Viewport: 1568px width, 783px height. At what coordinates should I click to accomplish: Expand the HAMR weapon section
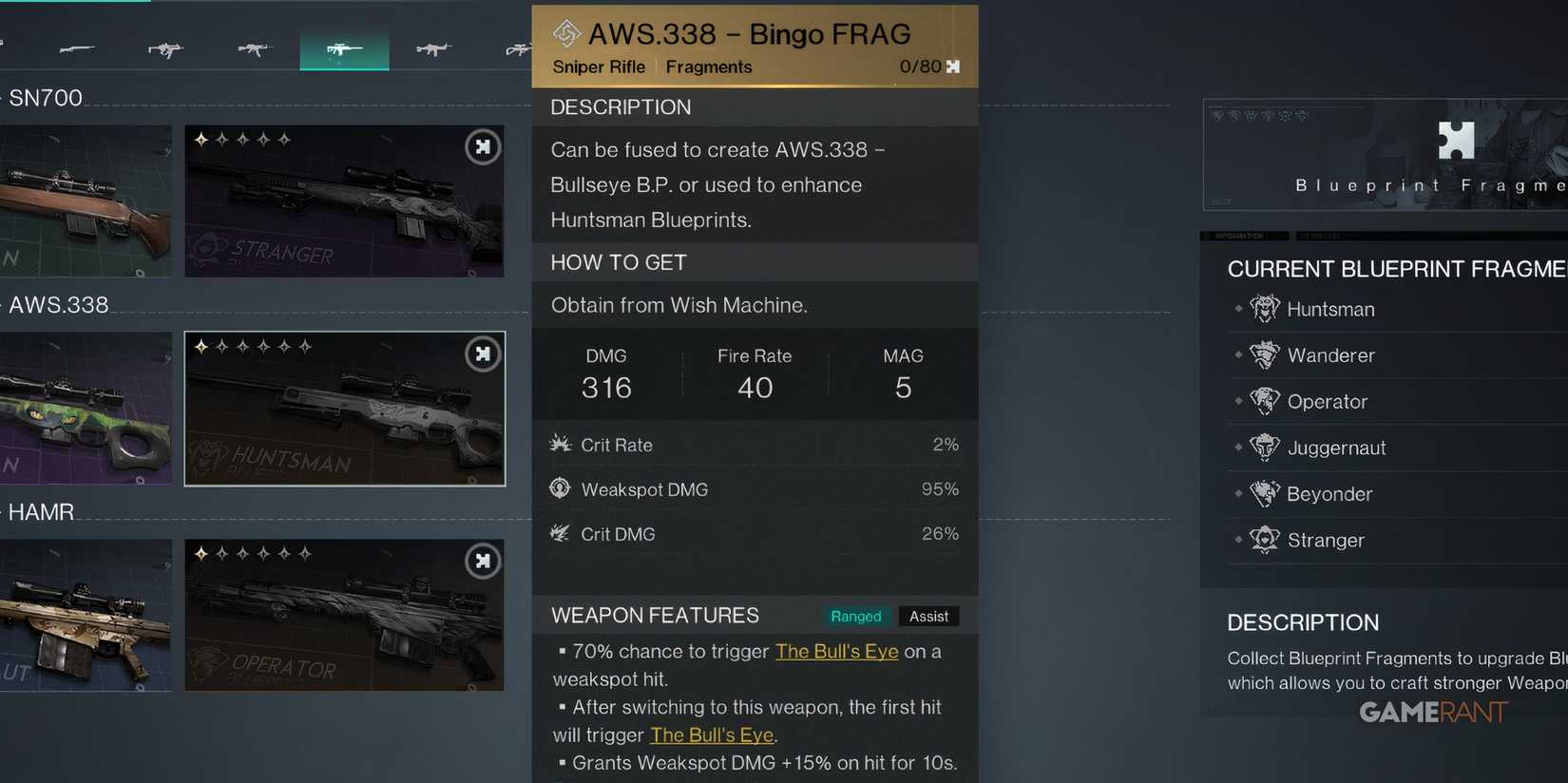coord(41,511)
